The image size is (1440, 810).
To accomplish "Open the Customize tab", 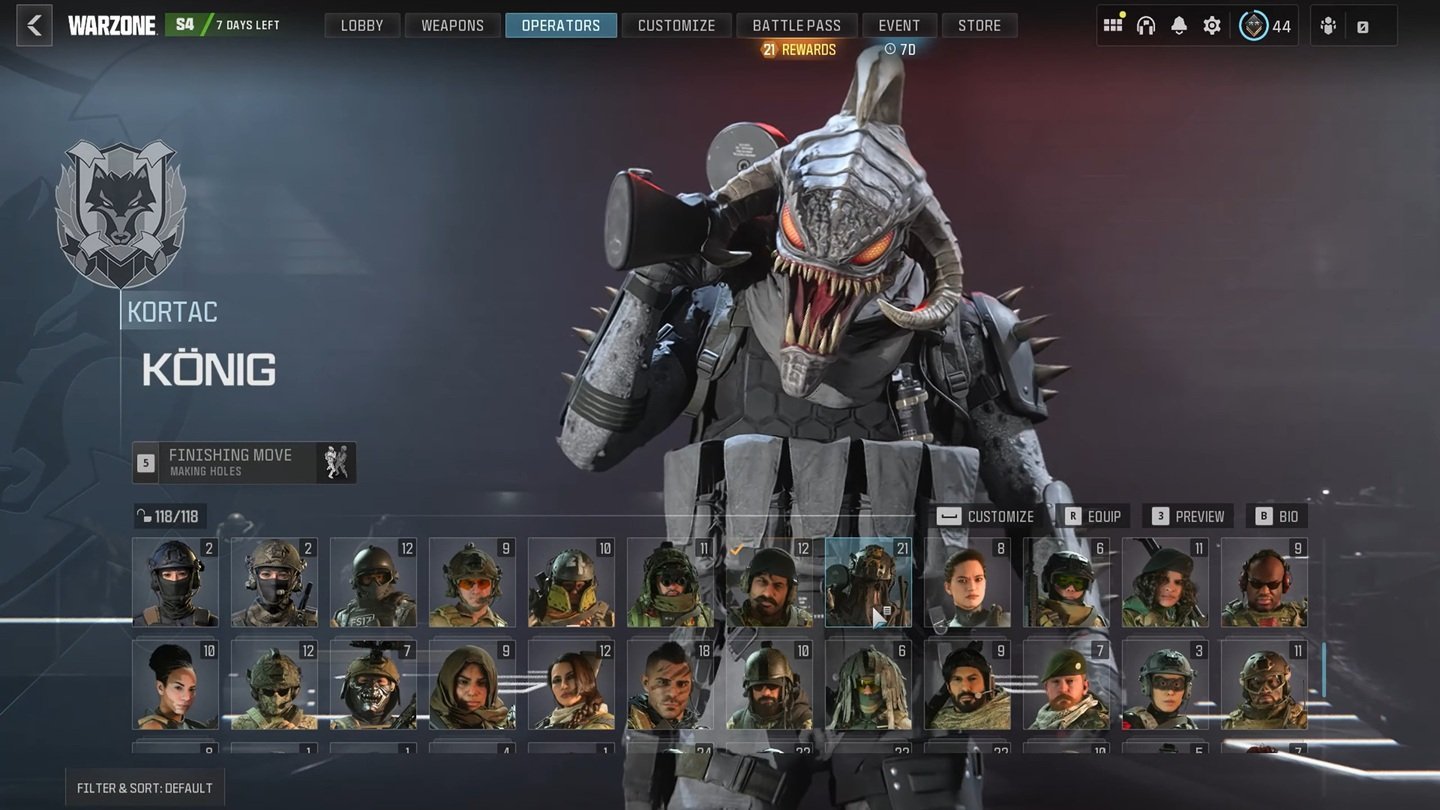I will click(676, 26).
